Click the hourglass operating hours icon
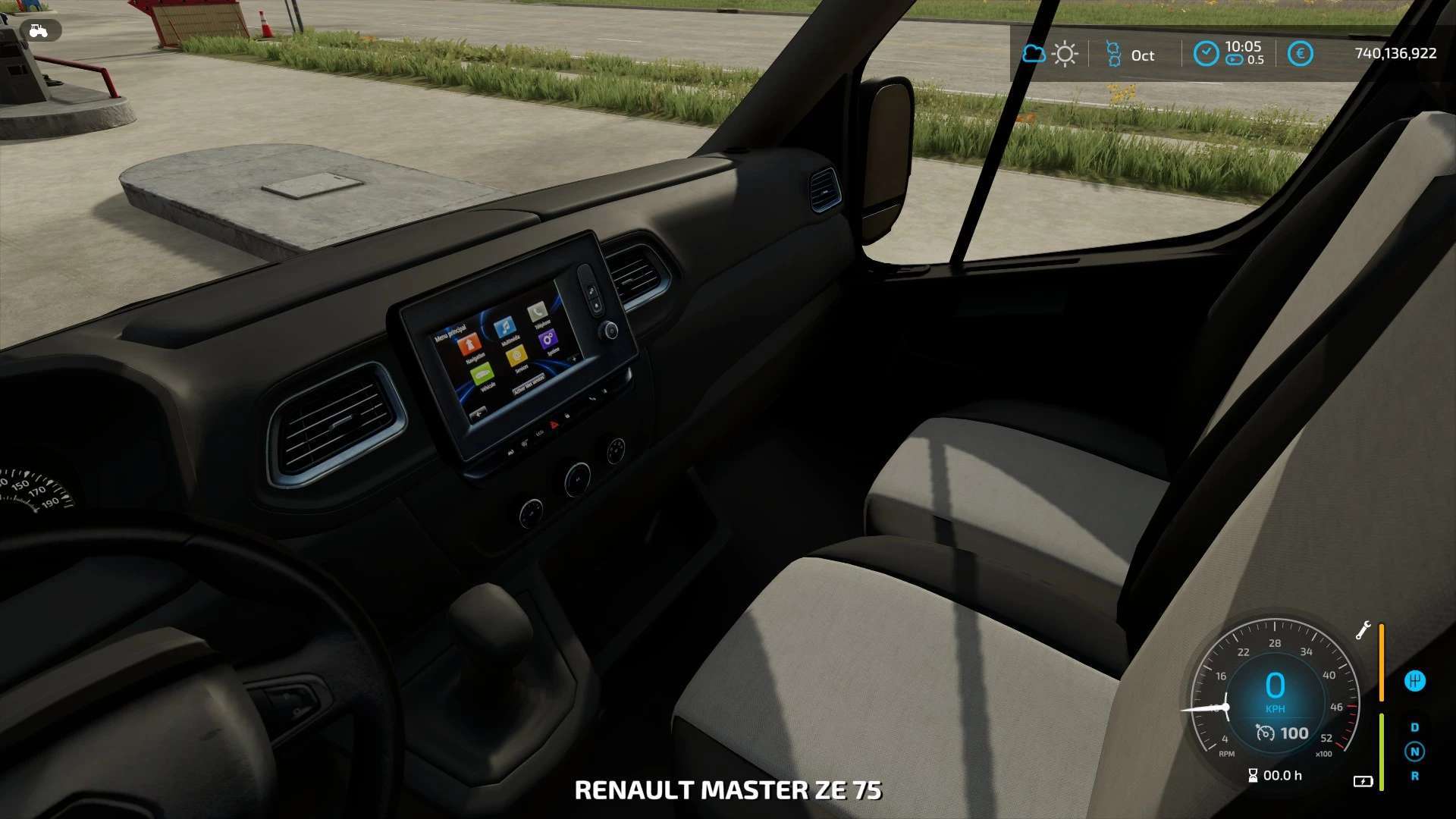 pyautogui.click(x=1253, y=775)
